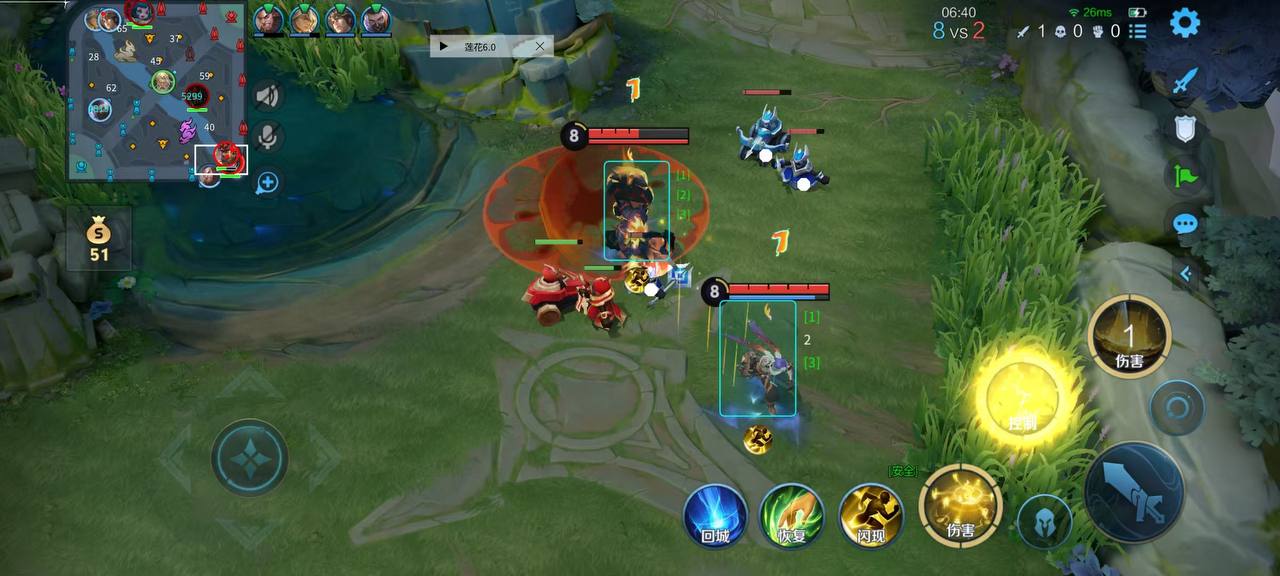
Task: Toggle the muted microphone icon
Action: [267, 137]
